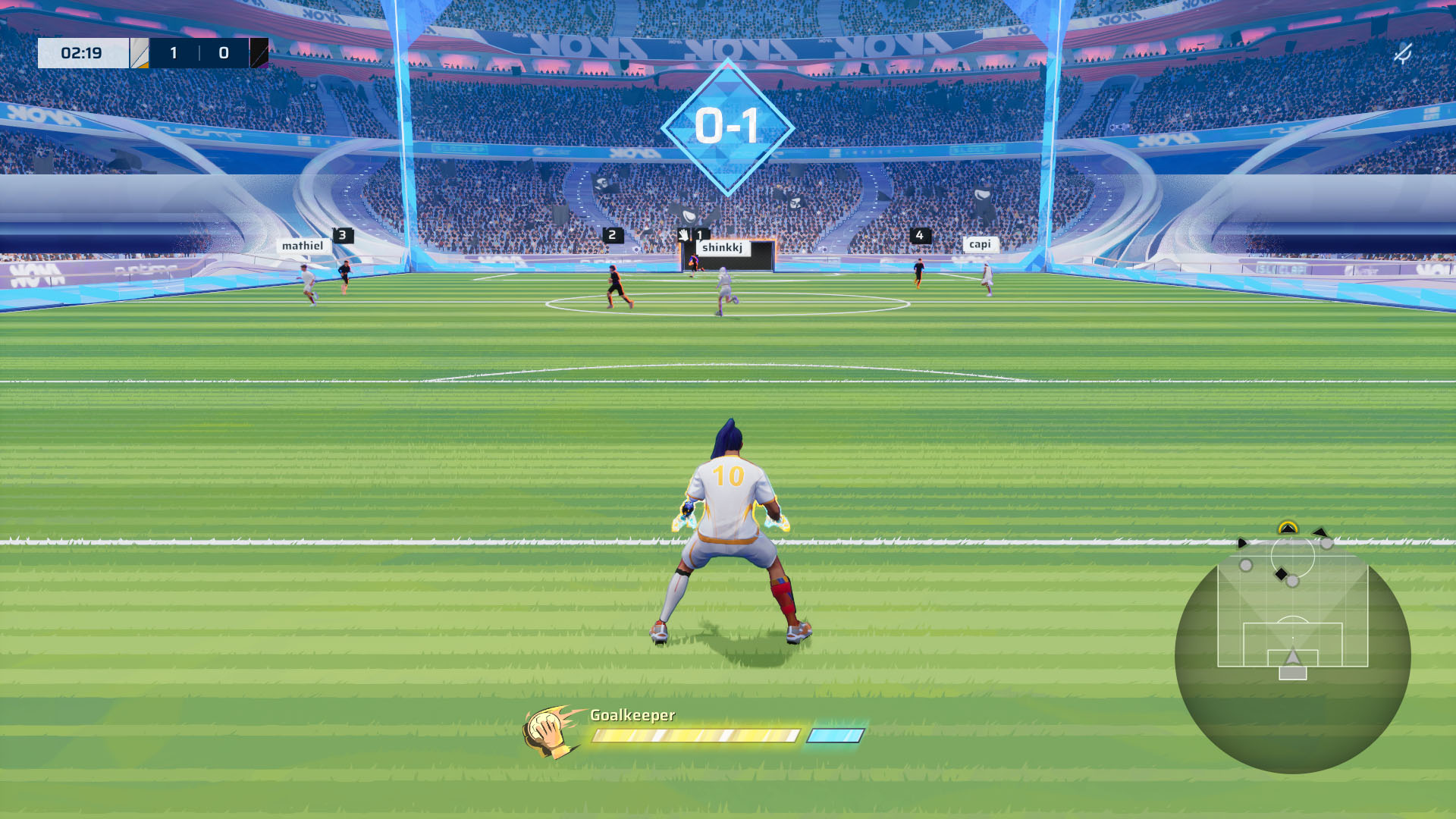The height and width of the screenshot is (819, 1456).
Task: Toggle the Goalkeeper ability banner
Action: [632, 714]
